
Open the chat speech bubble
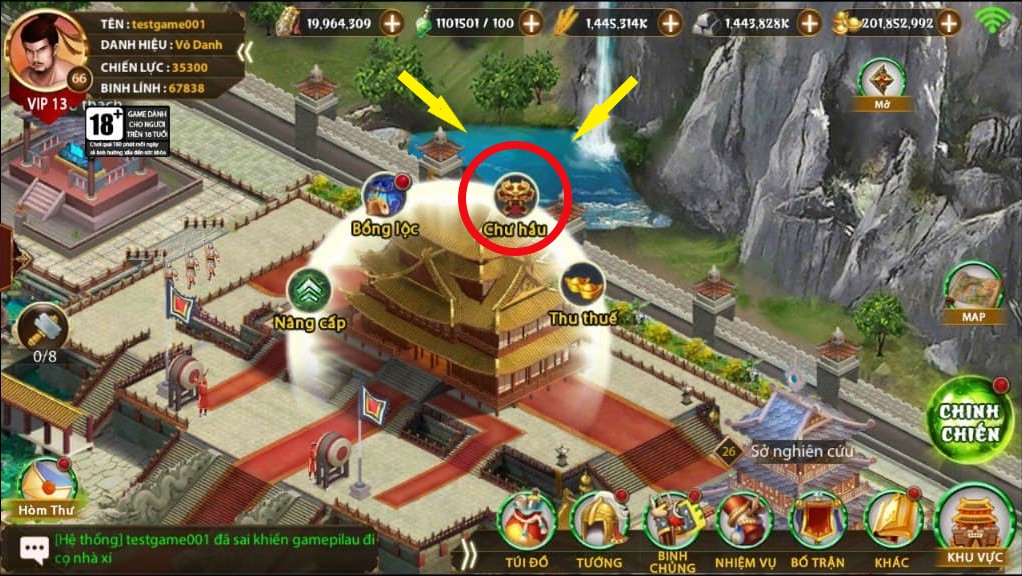[x=34, y=549]
